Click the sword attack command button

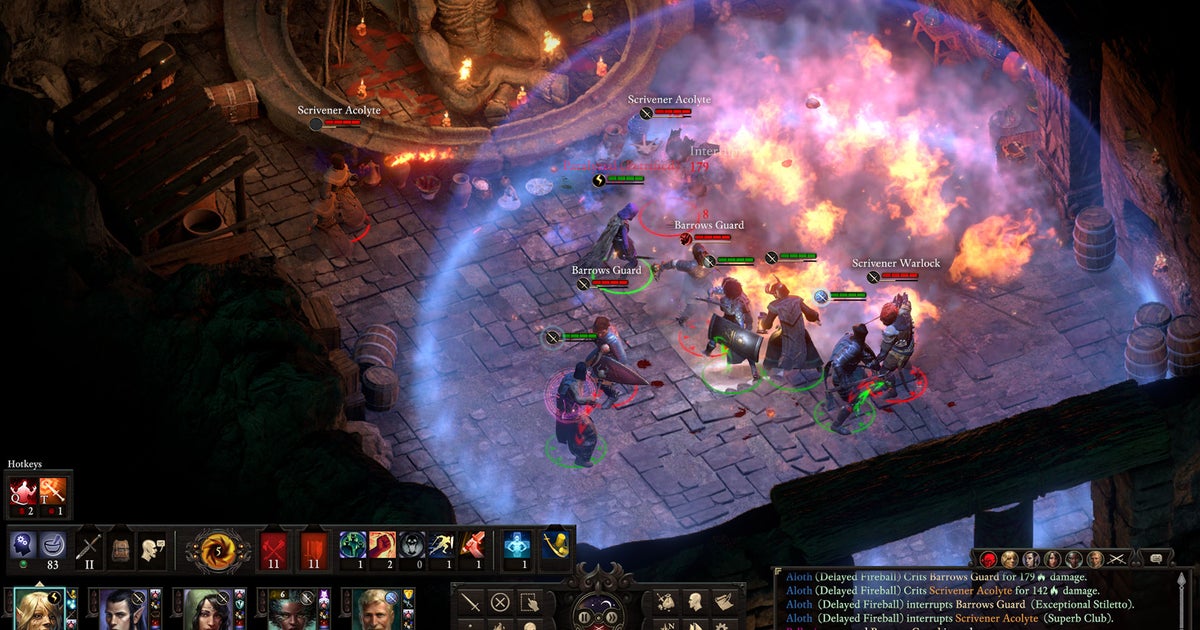470,602
